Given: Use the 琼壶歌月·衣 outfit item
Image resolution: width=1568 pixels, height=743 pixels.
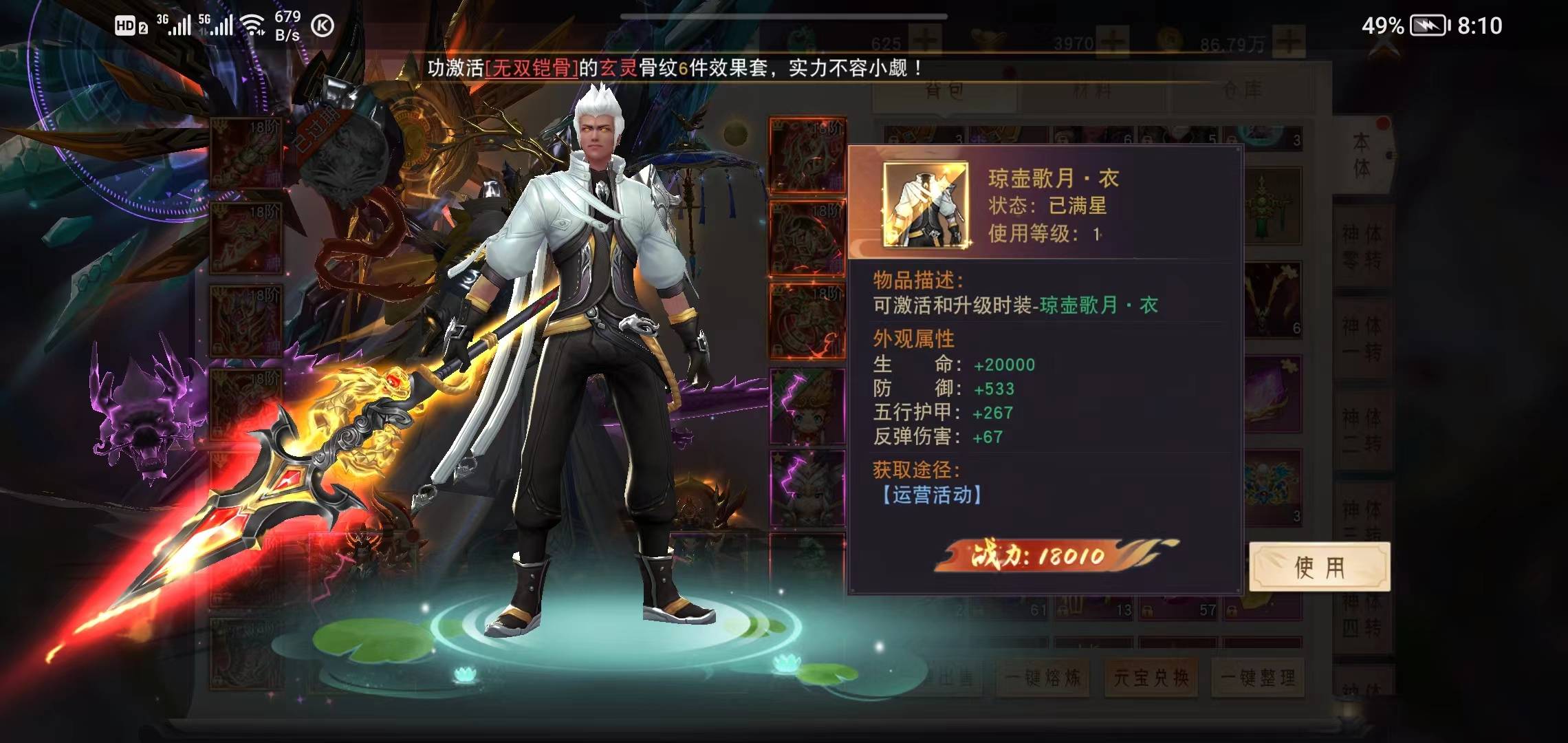Looking at the screenshot, I should 1319,567.
